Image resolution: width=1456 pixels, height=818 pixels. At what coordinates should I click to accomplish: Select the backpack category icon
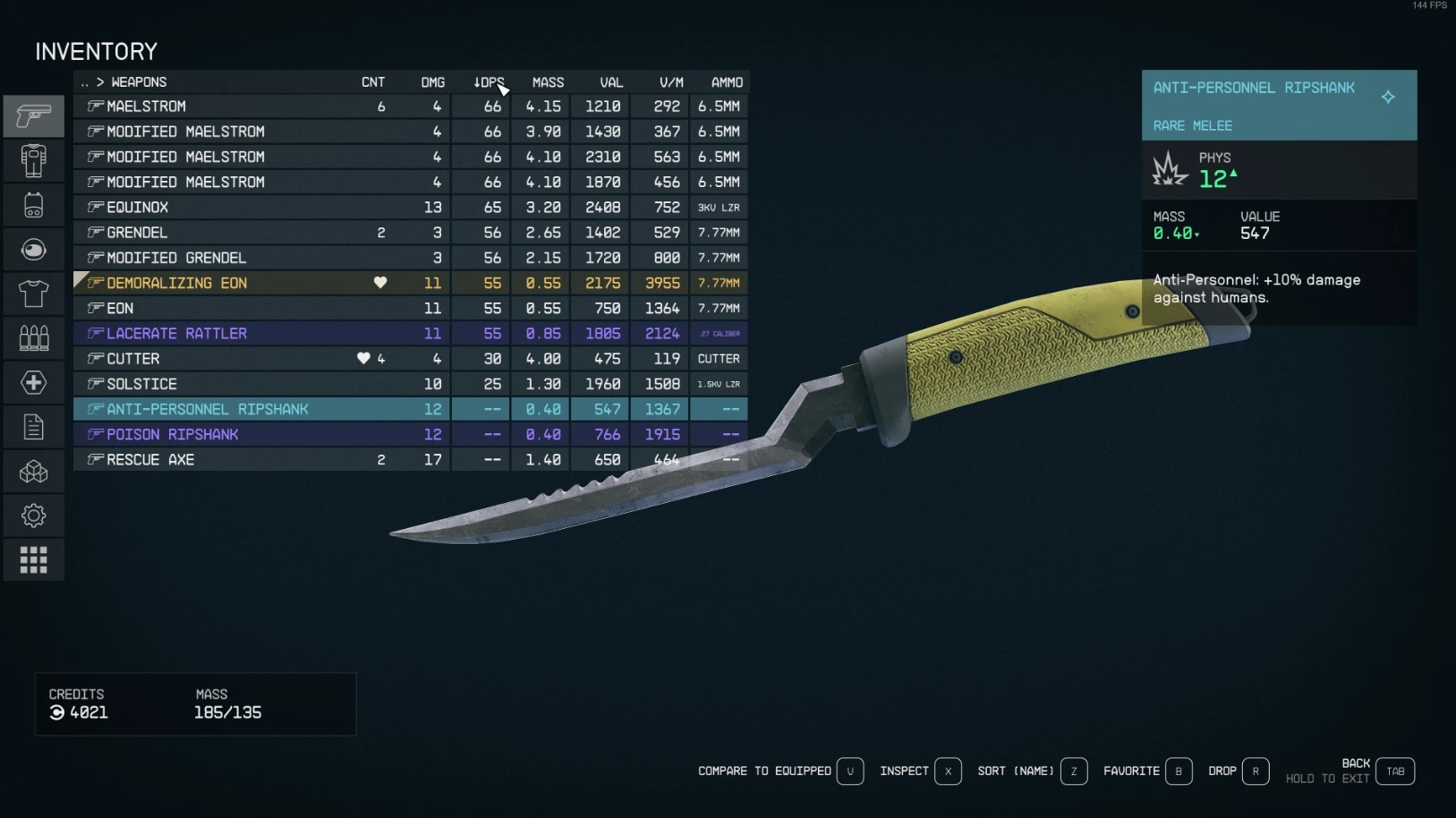[33, 205]
